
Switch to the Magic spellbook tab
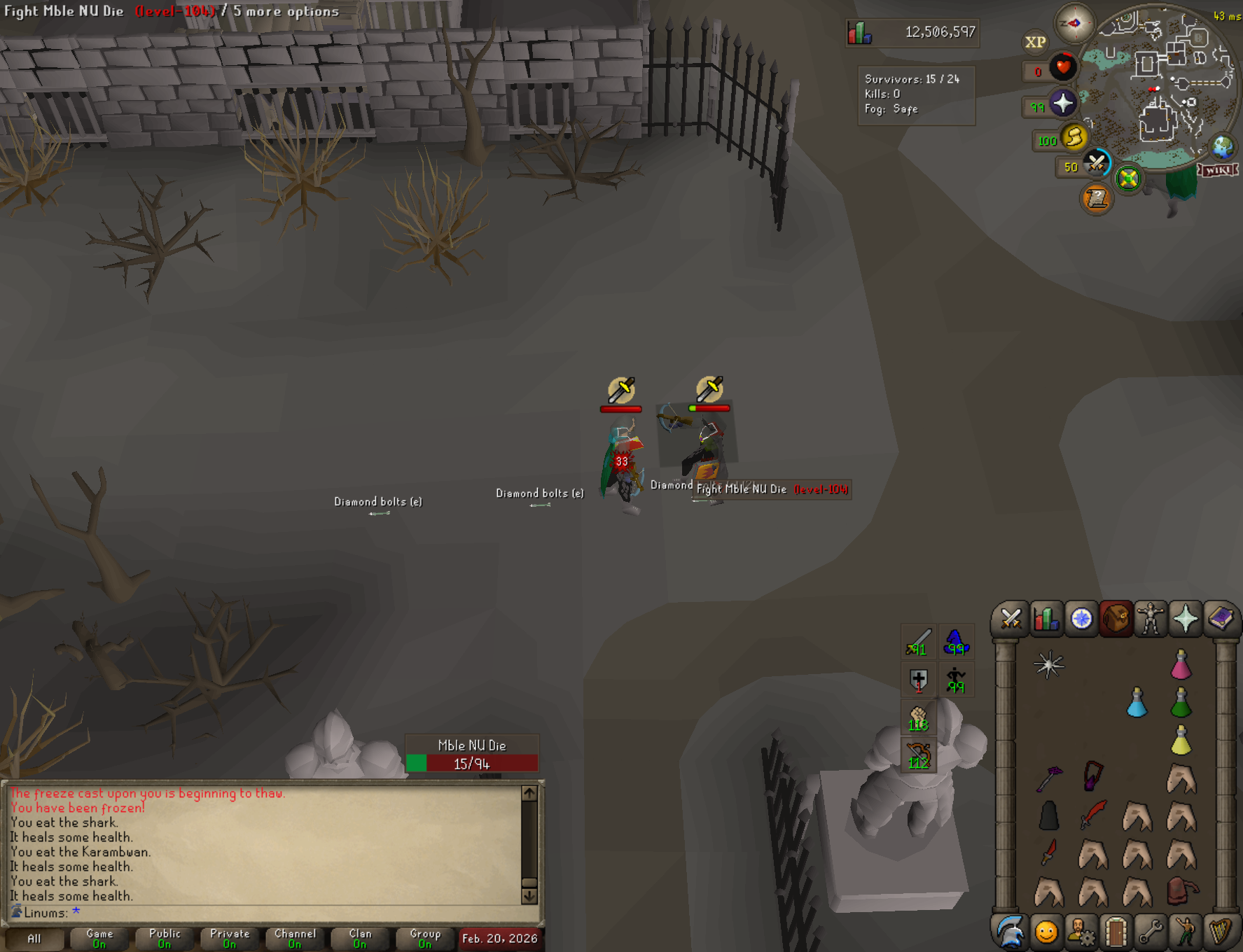point(1221,619)
